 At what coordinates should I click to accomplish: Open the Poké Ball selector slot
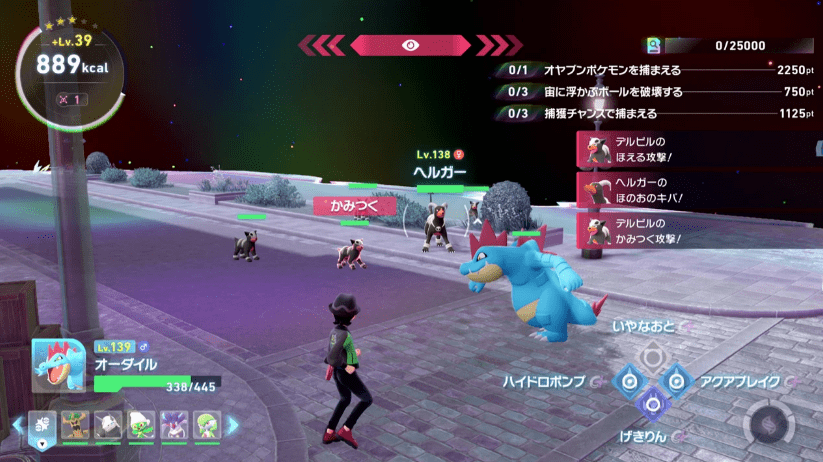(x=43, y=426)
